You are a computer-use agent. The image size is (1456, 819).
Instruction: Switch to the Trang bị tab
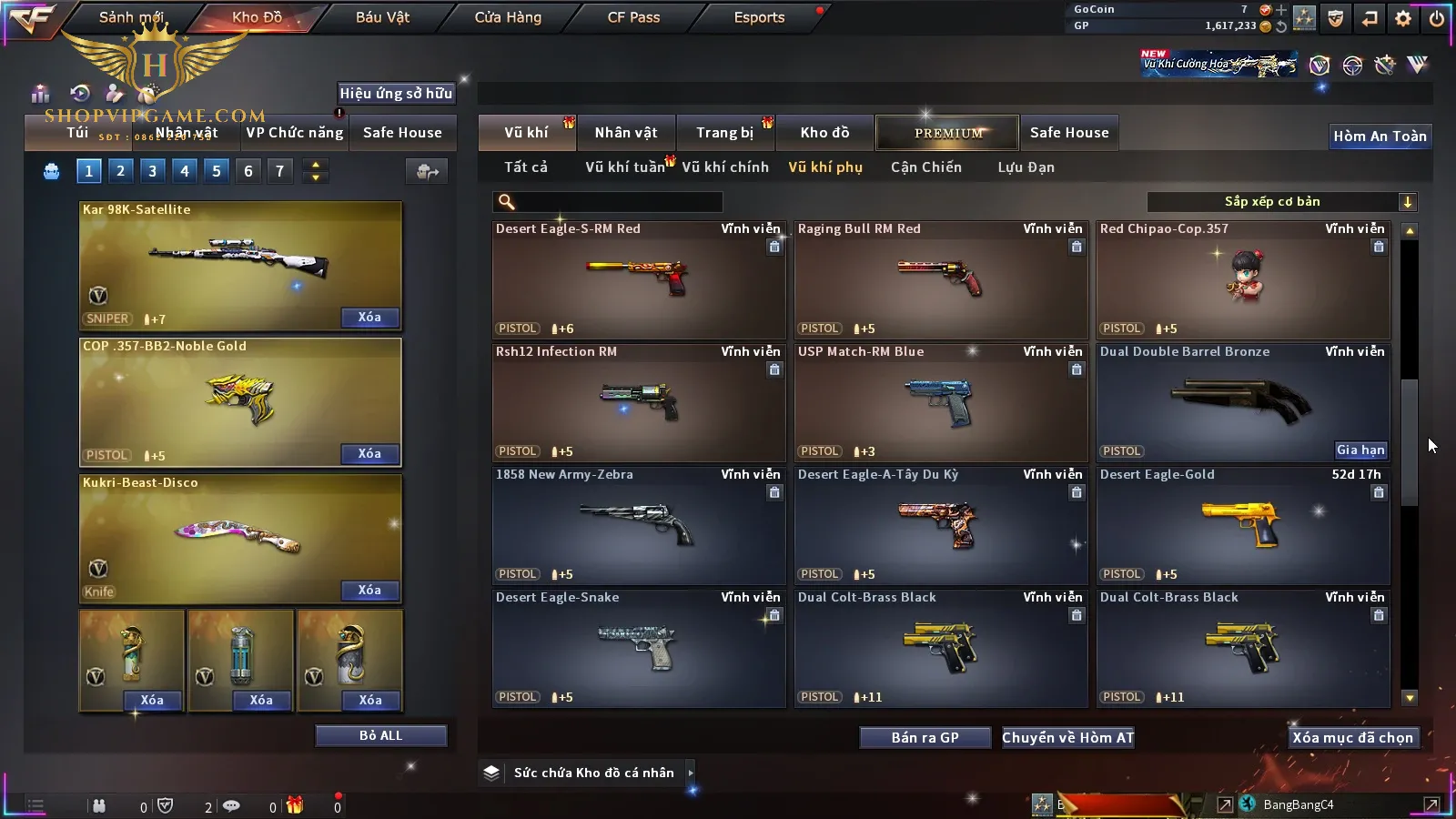pyautogui.click(x=725, y=133)
